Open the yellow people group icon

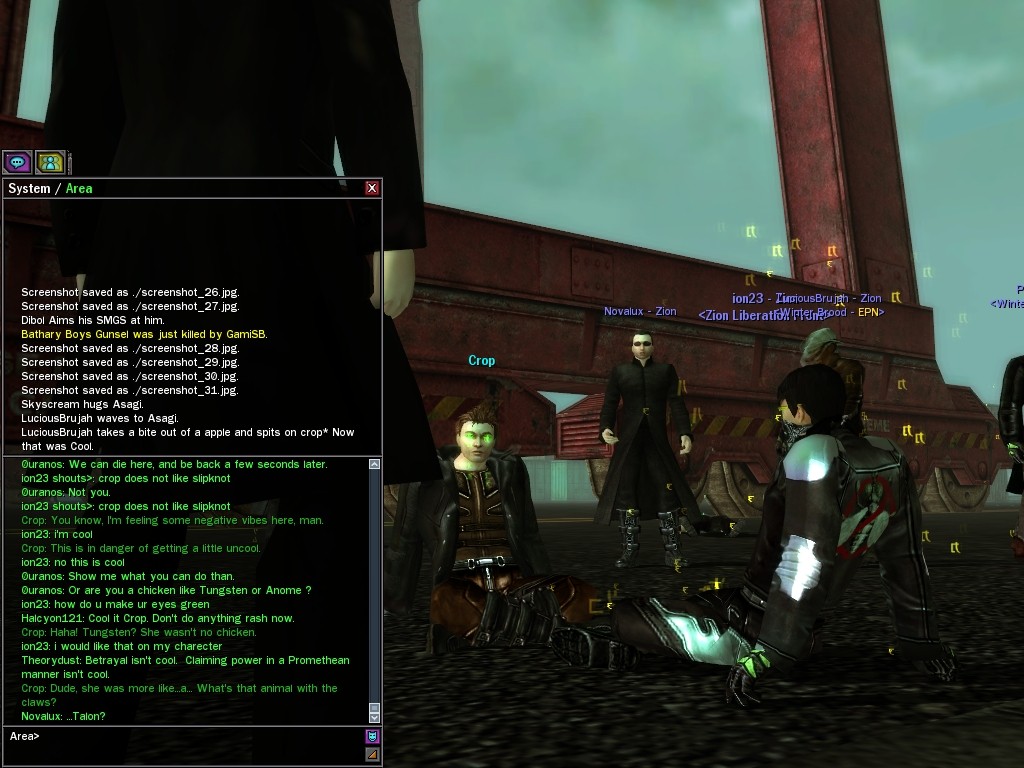[x=50, y=161]
